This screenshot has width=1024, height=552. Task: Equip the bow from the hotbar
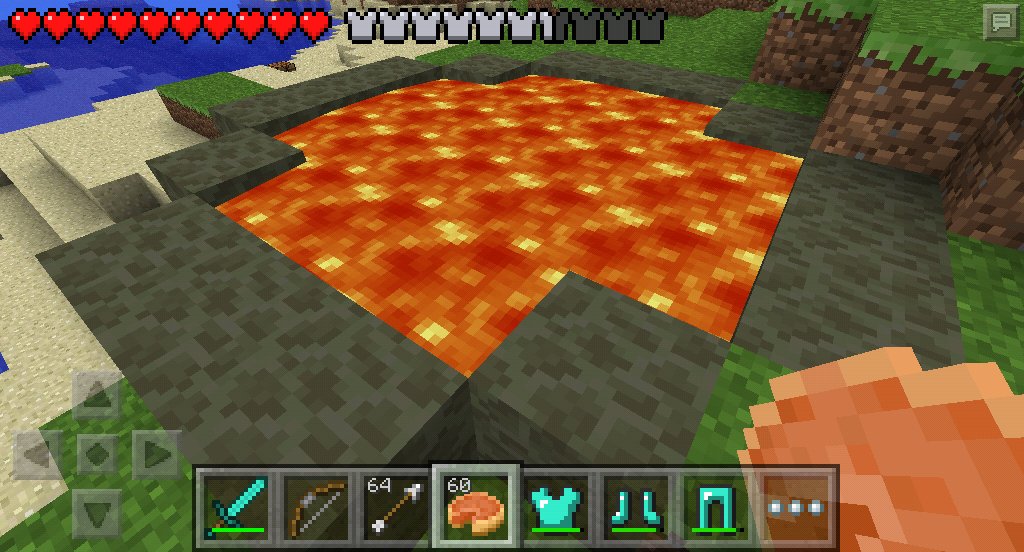click(316, 503)
